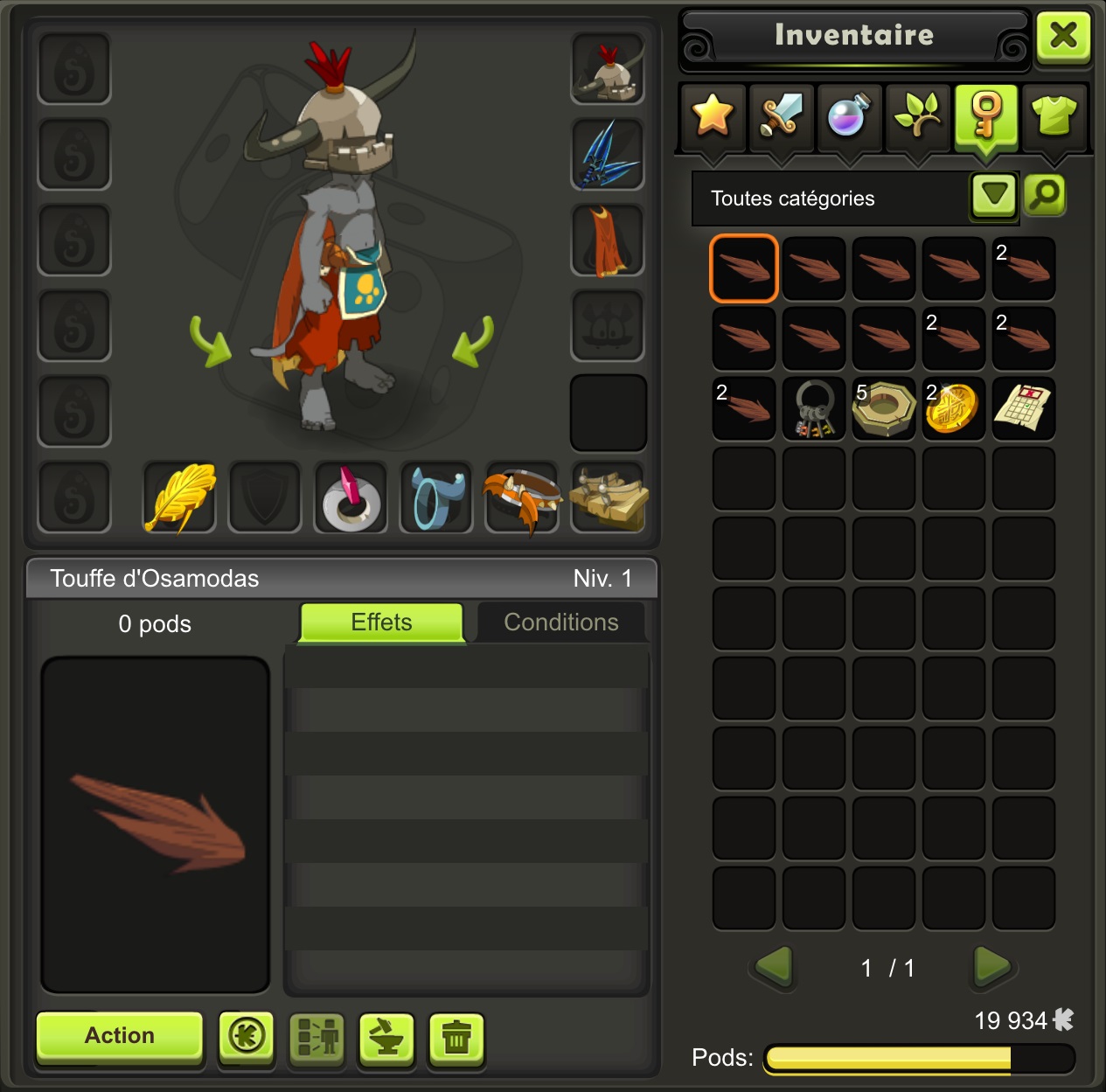Open the sword equipment tab

[781, 116]
